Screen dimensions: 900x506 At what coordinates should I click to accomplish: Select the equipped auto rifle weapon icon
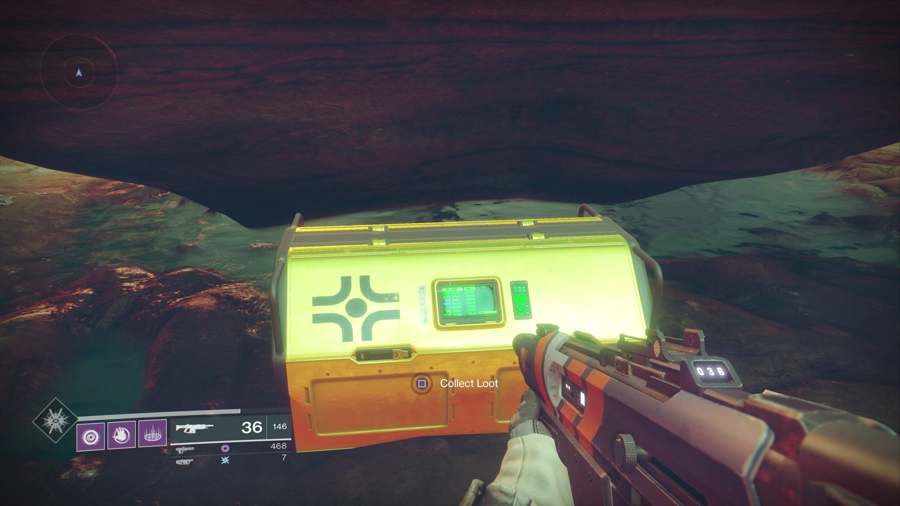point(194,428)
